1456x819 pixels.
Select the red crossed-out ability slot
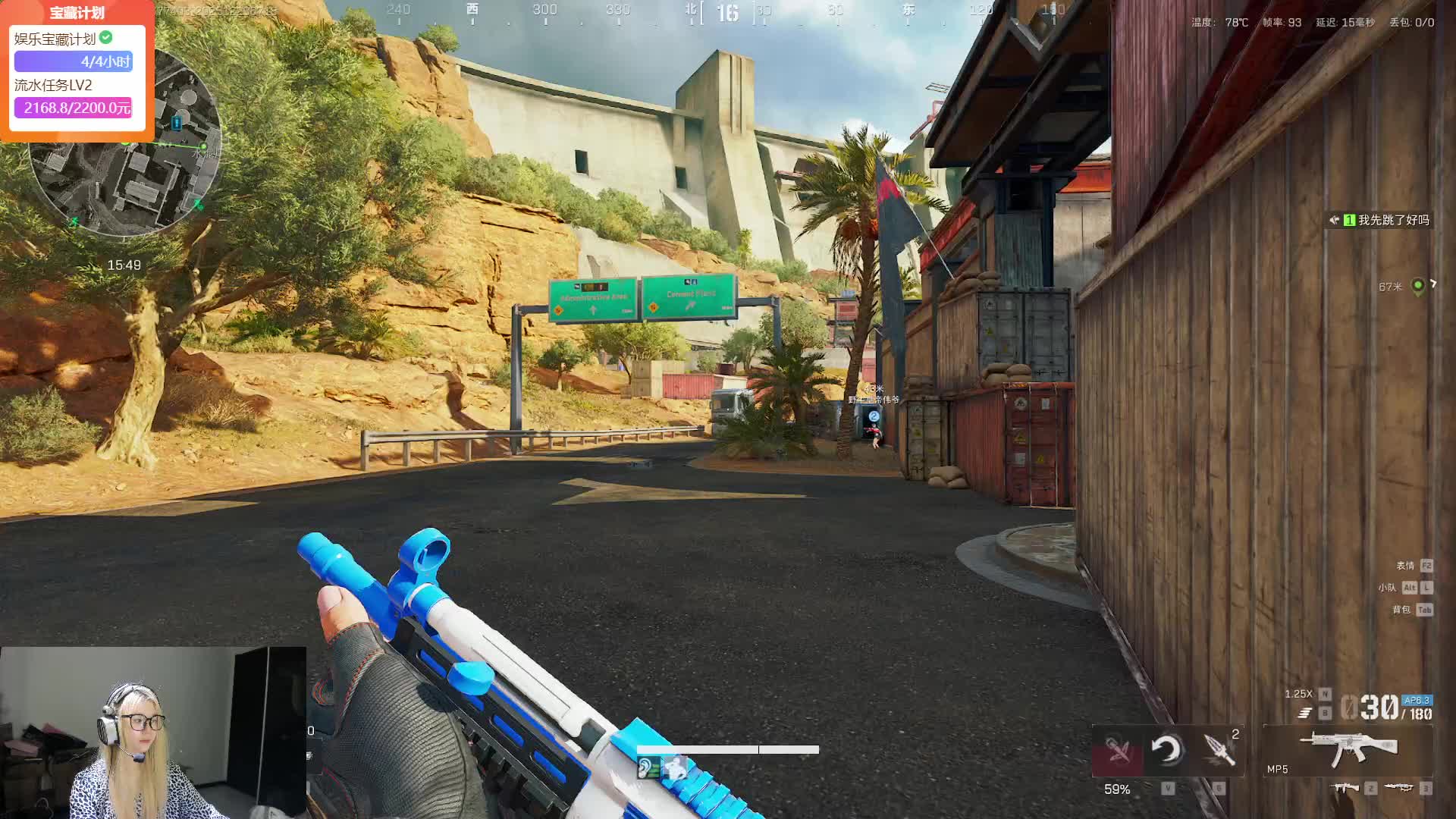[x=1117, y=751]
